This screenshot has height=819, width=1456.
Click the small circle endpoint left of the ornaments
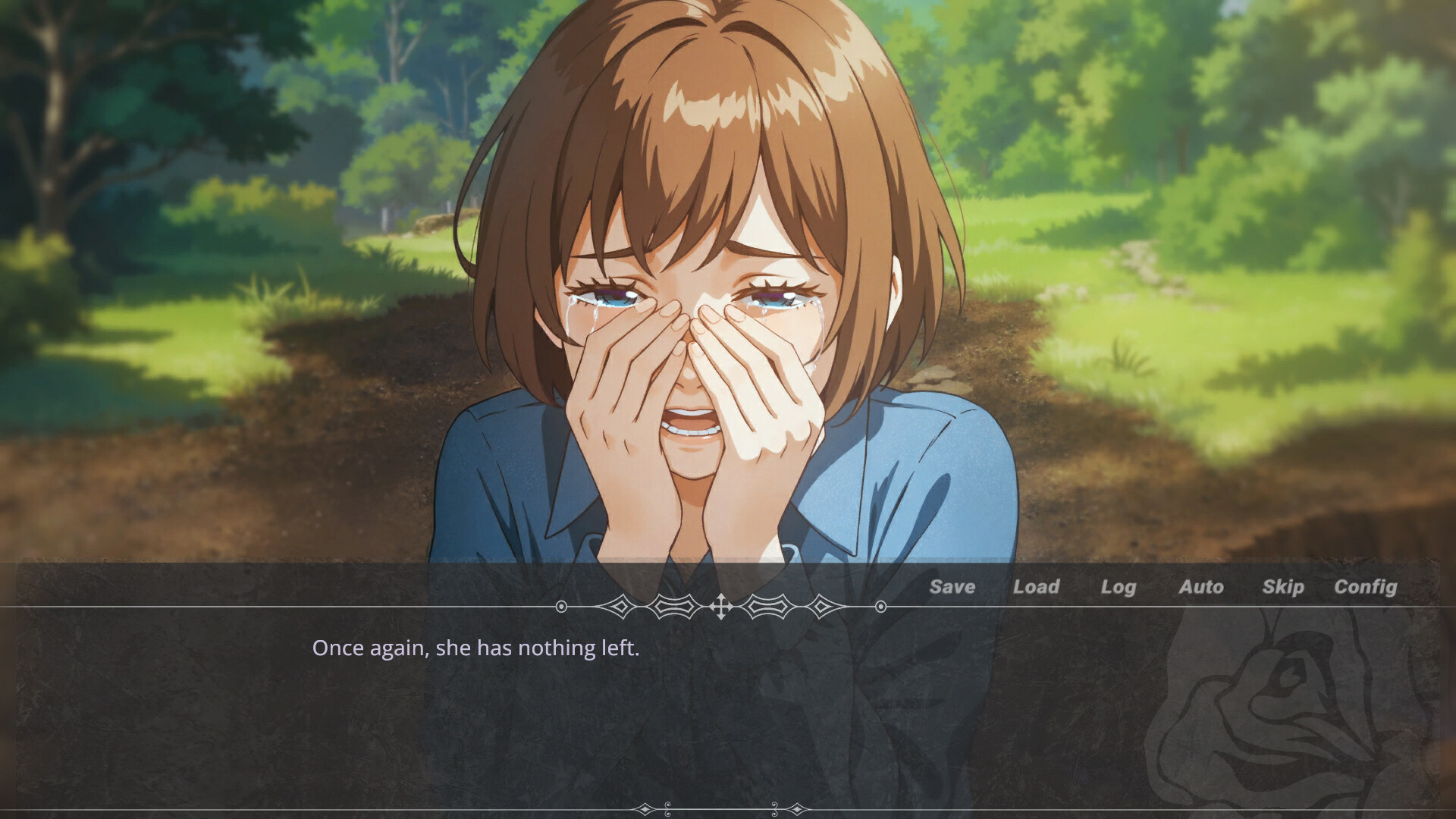click(x=561, y=607)
